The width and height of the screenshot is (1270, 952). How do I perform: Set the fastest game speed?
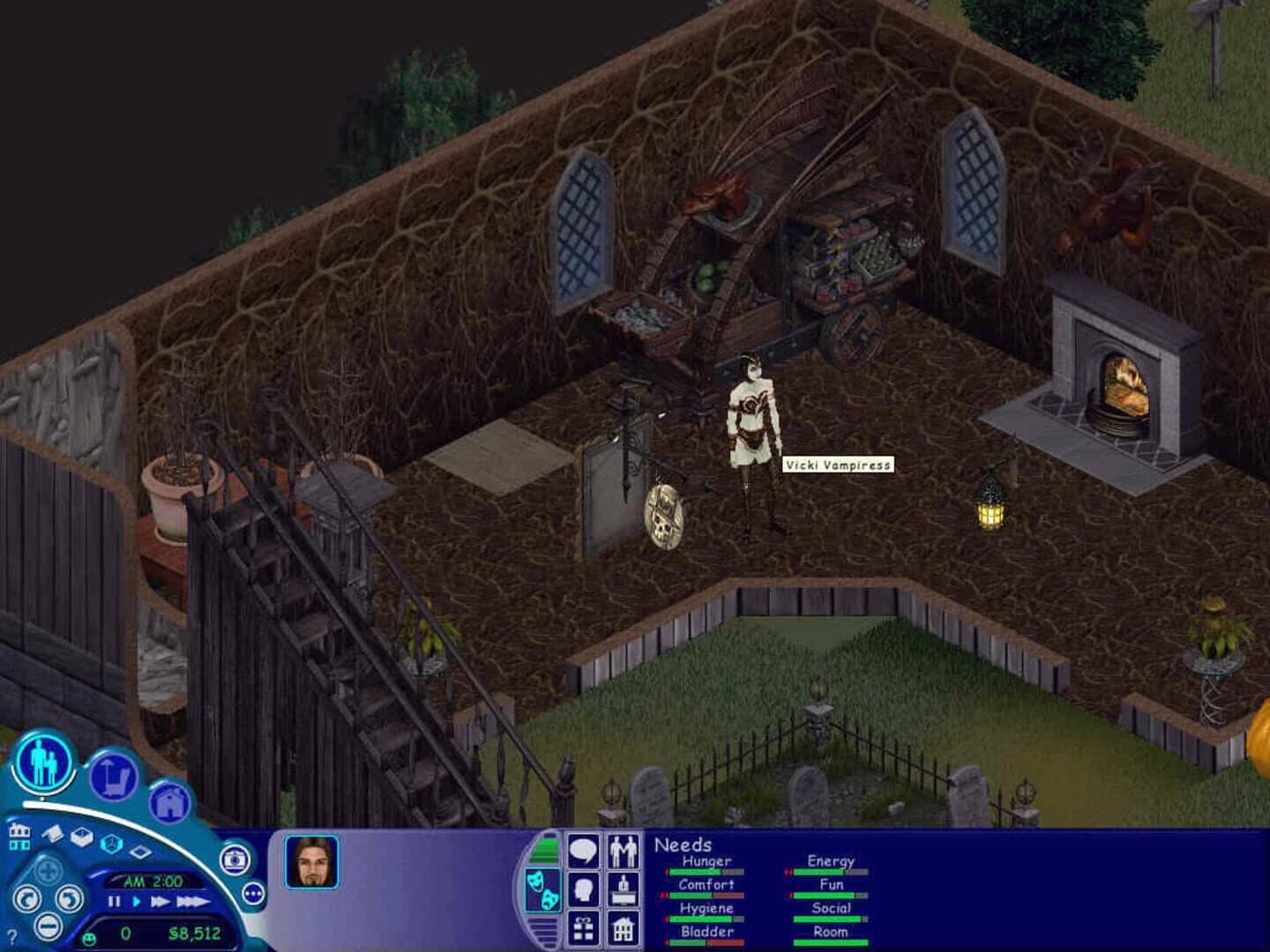(192, 902)
